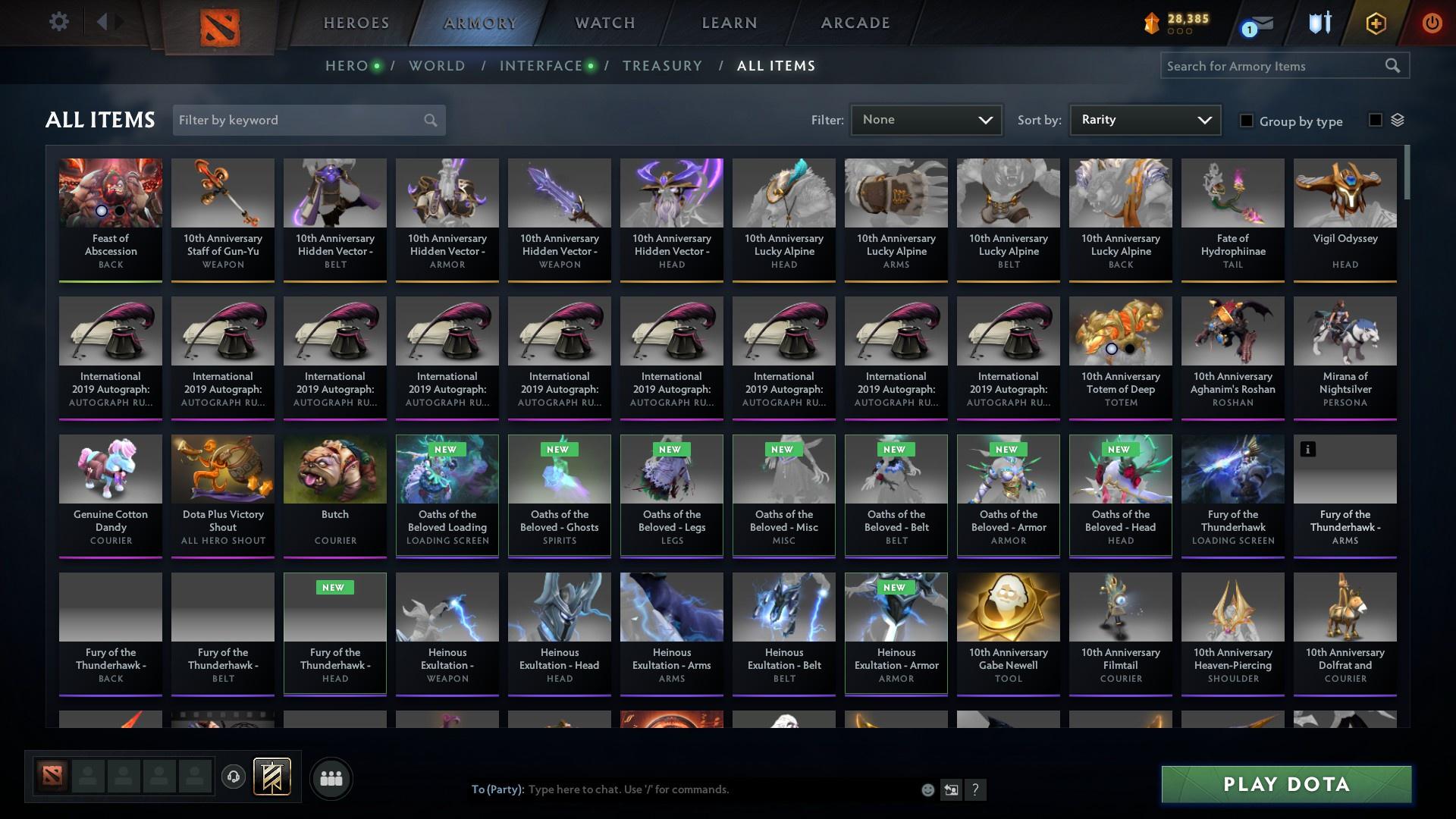
Task: Open the Filter dropdown set to None
Action: [926, 120]
